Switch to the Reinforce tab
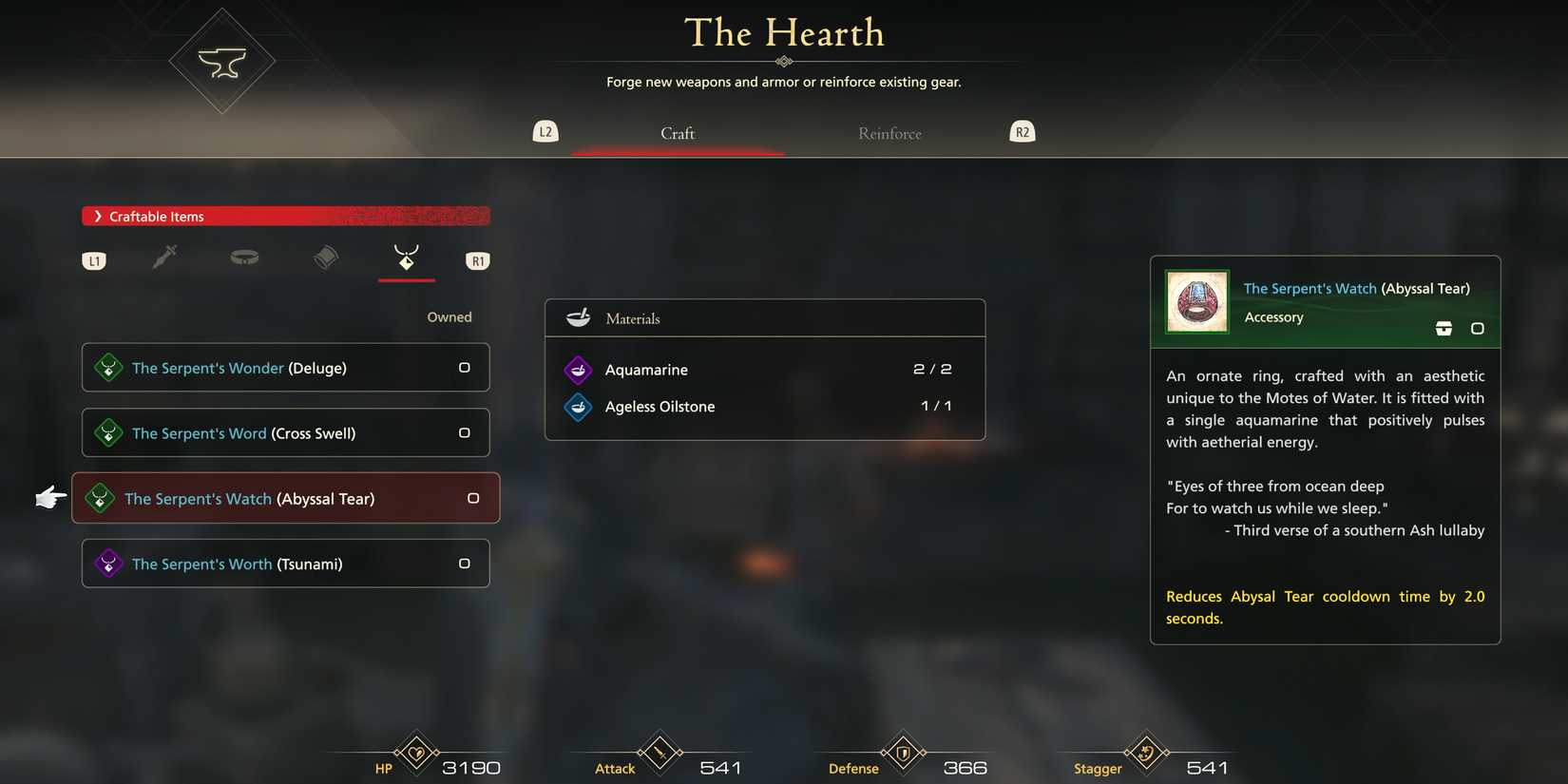This screenshot has width=1568, height=784. pos(889,133)
